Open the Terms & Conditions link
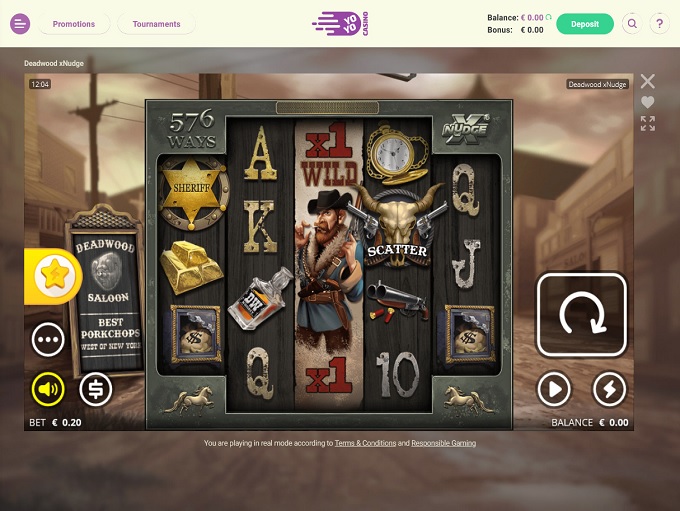The height and width of the screenshot is (511, 680). pyautogui.click(x=364, y=443)
